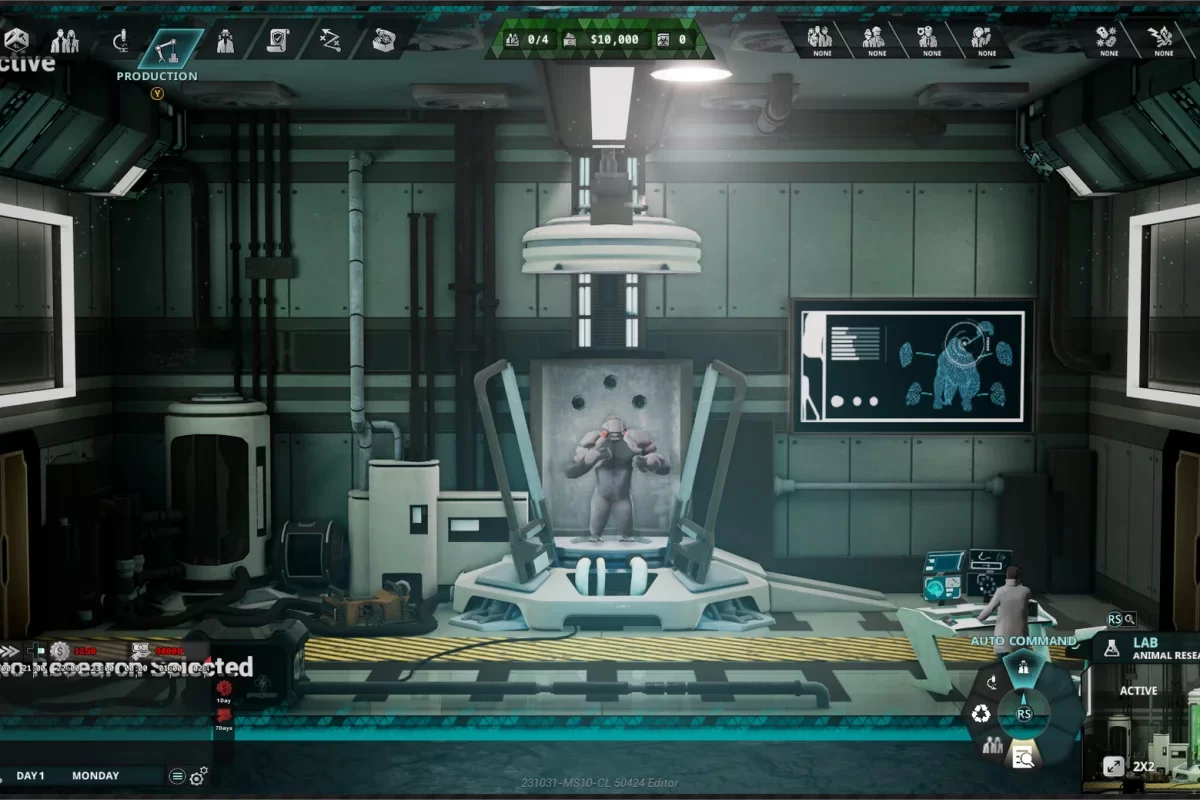The image size is (1200, 800).
Task: Click the 2x2 room expand icon
Action: coord(1113,766)
